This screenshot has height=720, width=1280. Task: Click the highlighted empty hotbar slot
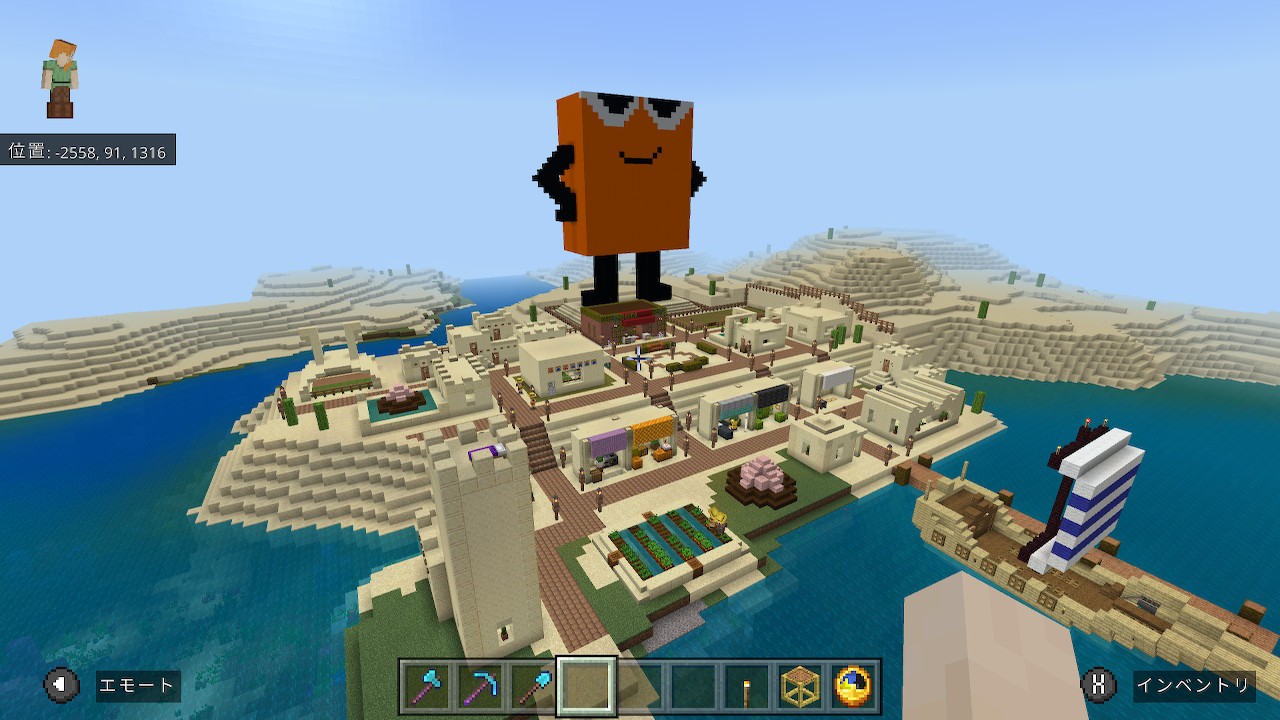click(587, 686)
